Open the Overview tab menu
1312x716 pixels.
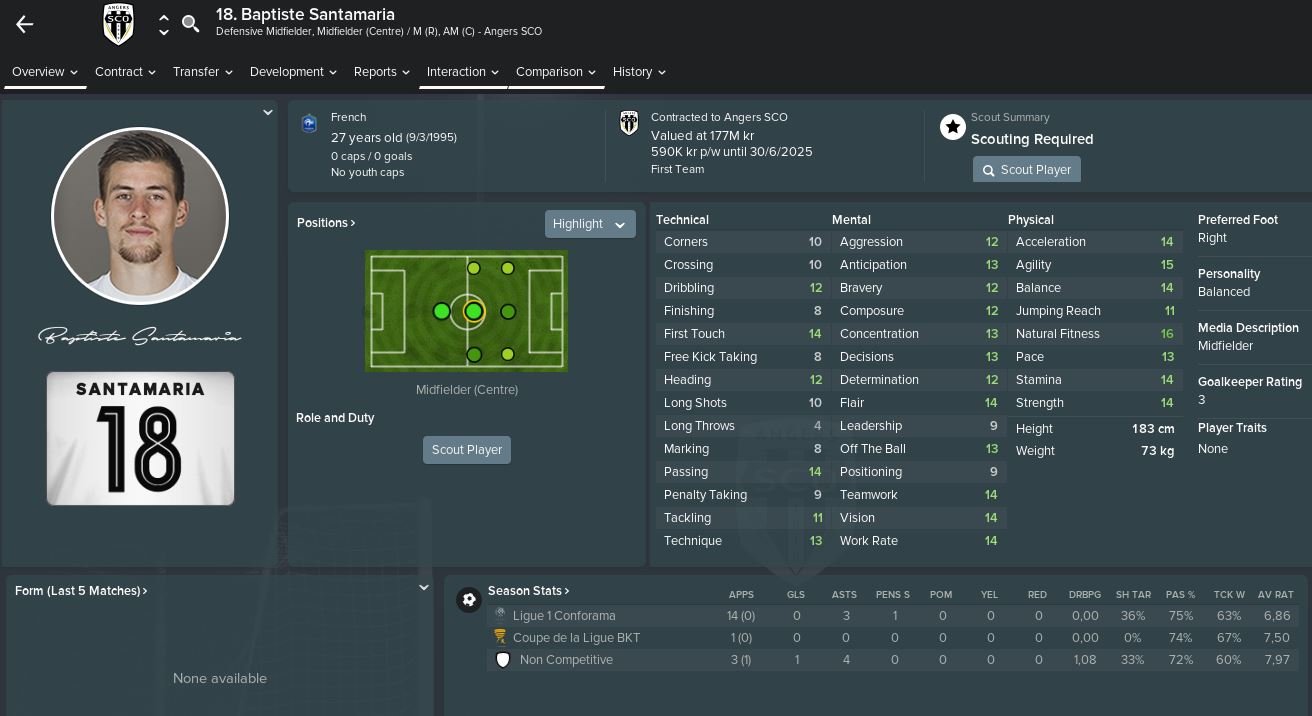coord(45,72)
